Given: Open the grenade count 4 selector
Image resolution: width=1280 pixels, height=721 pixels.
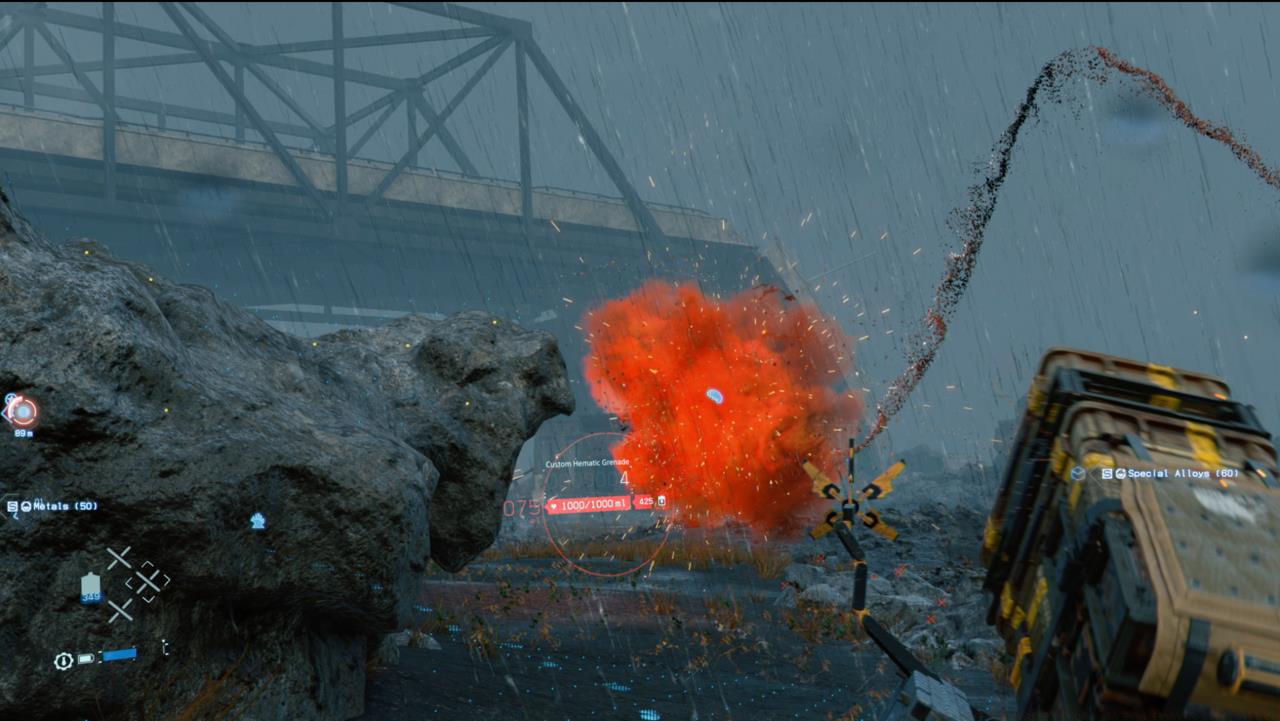Looking at the screenshot, I should point(625,478).
